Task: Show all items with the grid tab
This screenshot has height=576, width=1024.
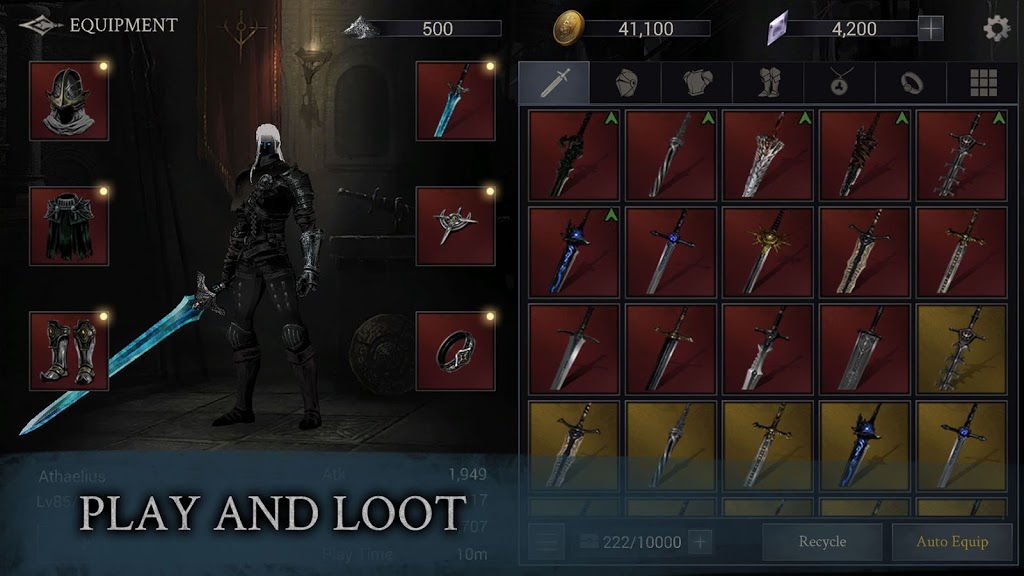Action: pos(983,83)
